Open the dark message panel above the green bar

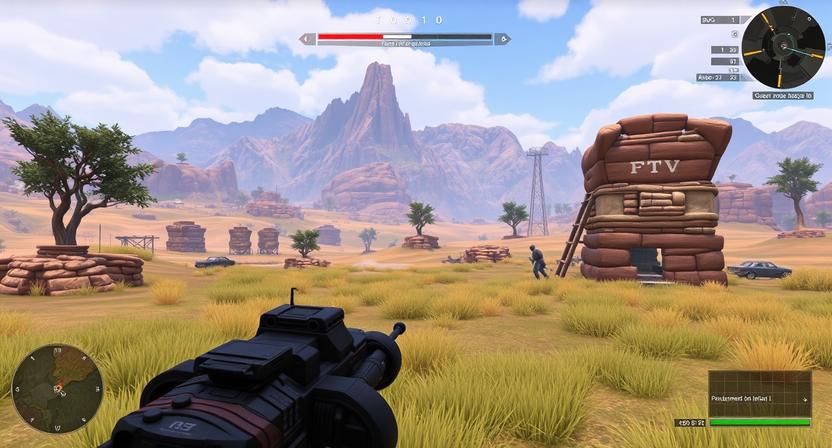[759, 393]
